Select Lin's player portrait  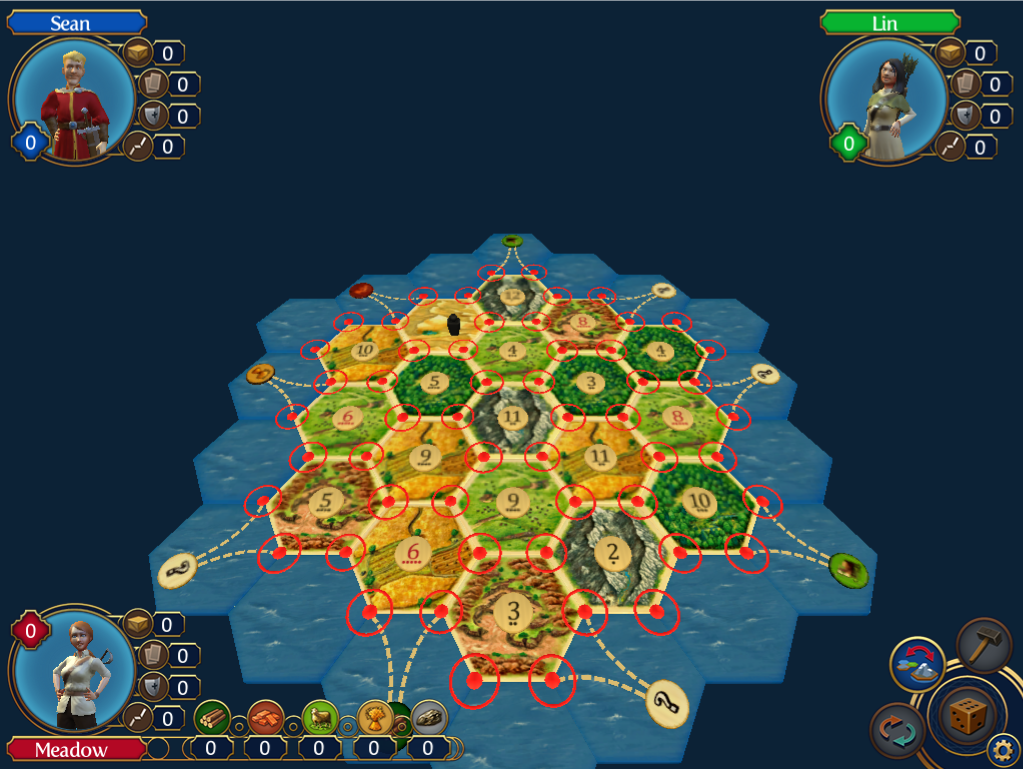pos(884,100)
